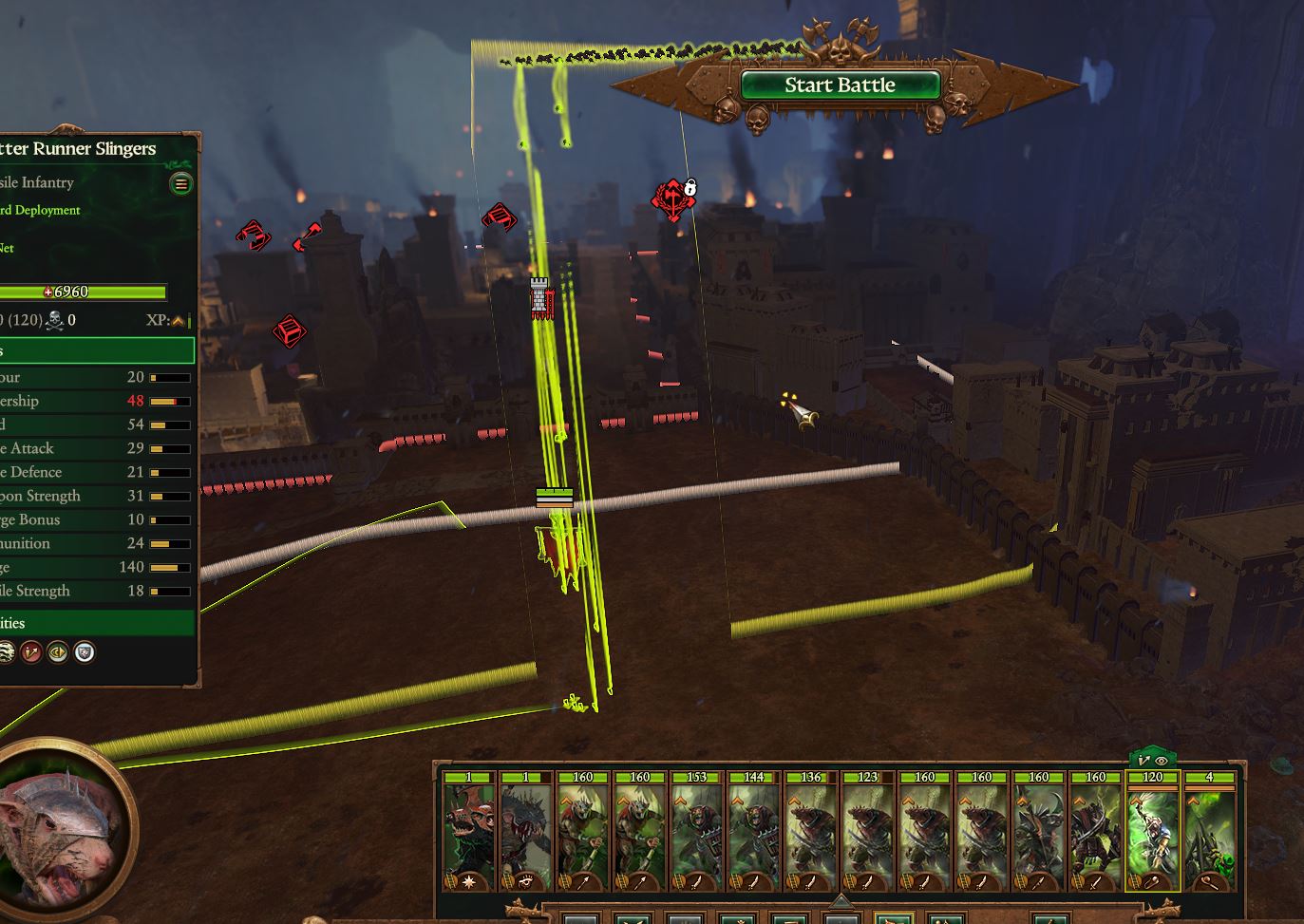Screen dimensions: 1304x924
Task: Click the Stalk attribute icon under Abilities
Action: click(8, 652)
